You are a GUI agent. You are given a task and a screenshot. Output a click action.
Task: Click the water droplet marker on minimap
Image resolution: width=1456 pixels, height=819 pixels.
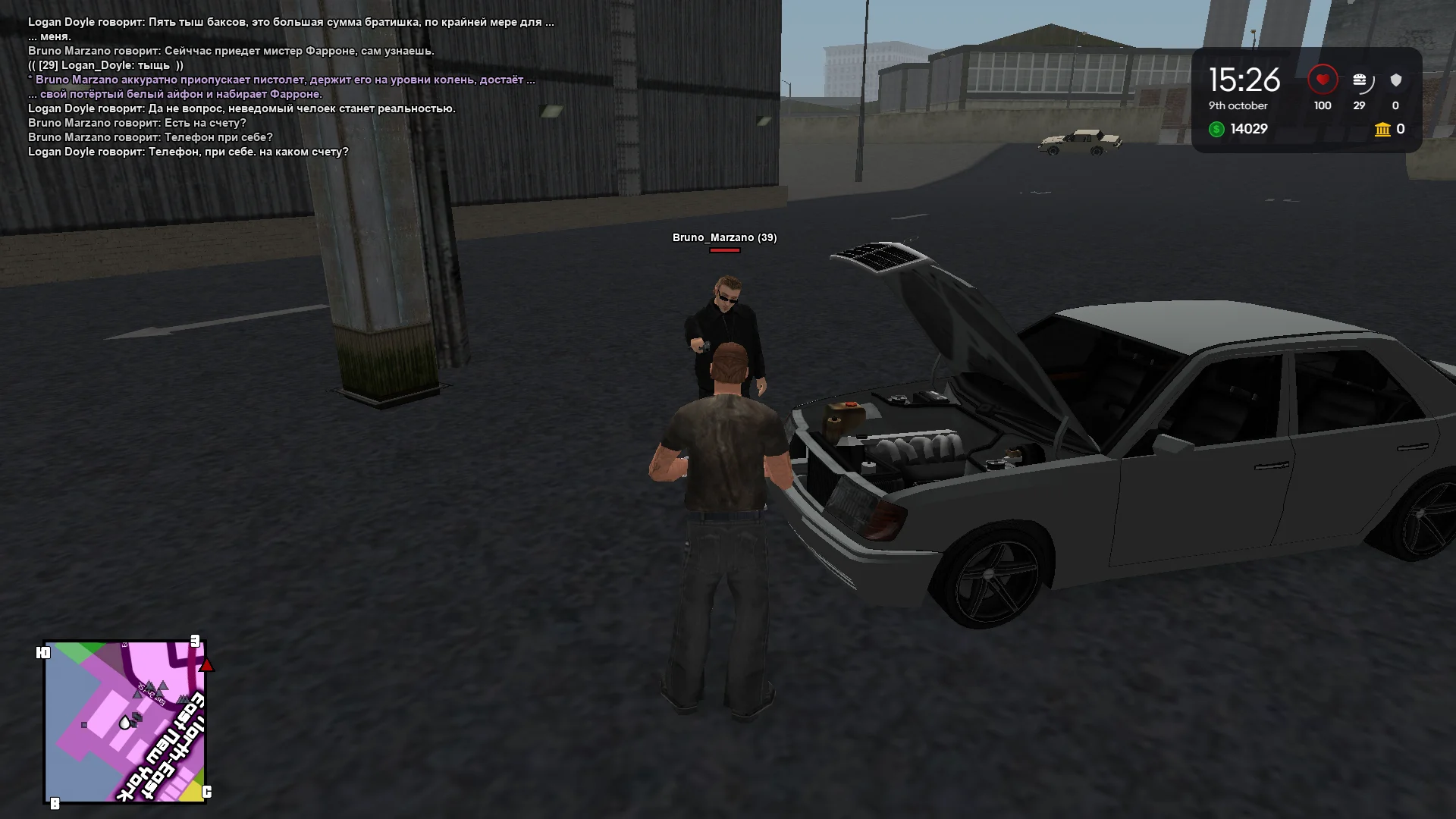point(125,722)
